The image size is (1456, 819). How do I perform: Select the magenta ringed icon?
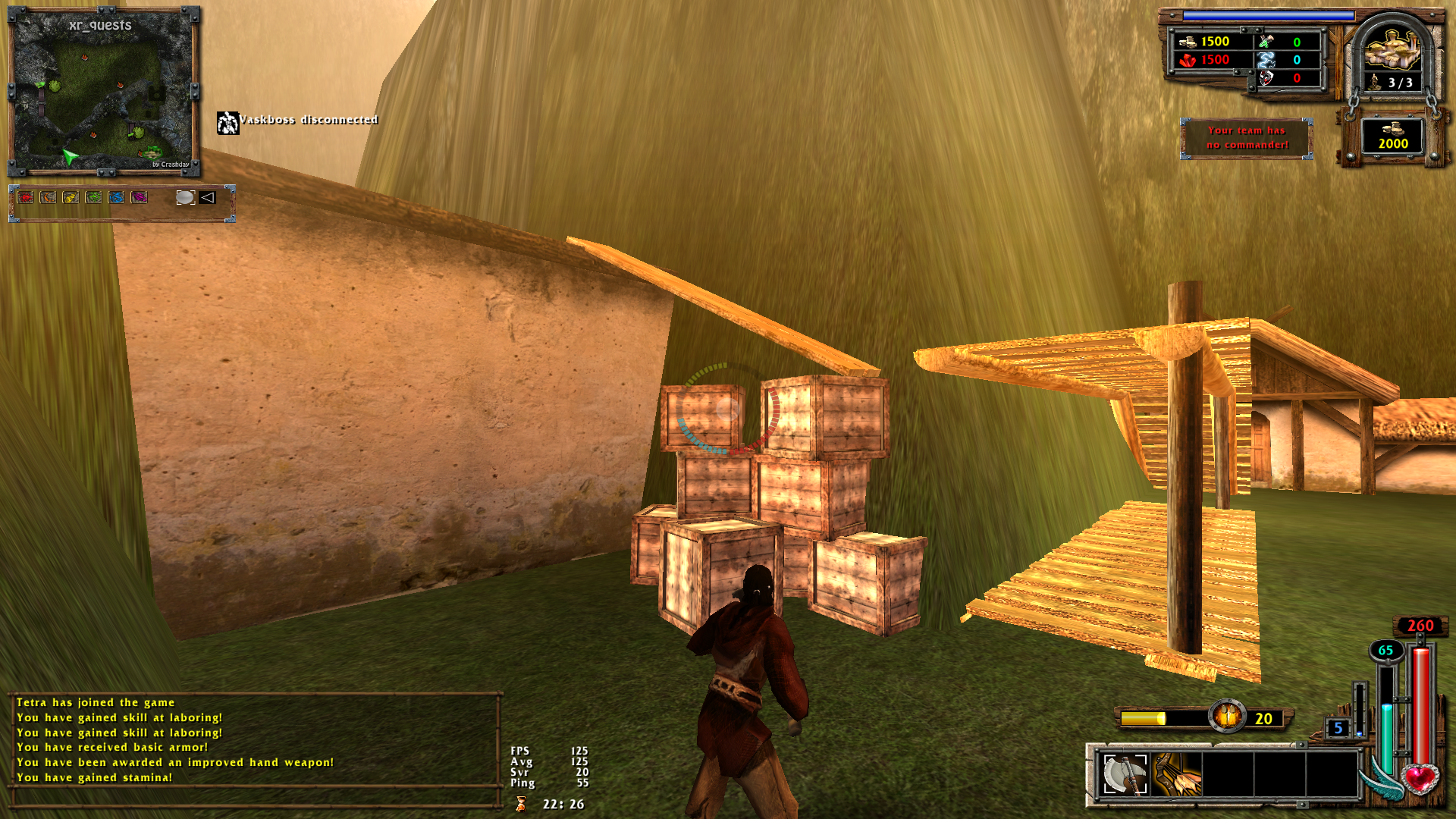(140, 197)
